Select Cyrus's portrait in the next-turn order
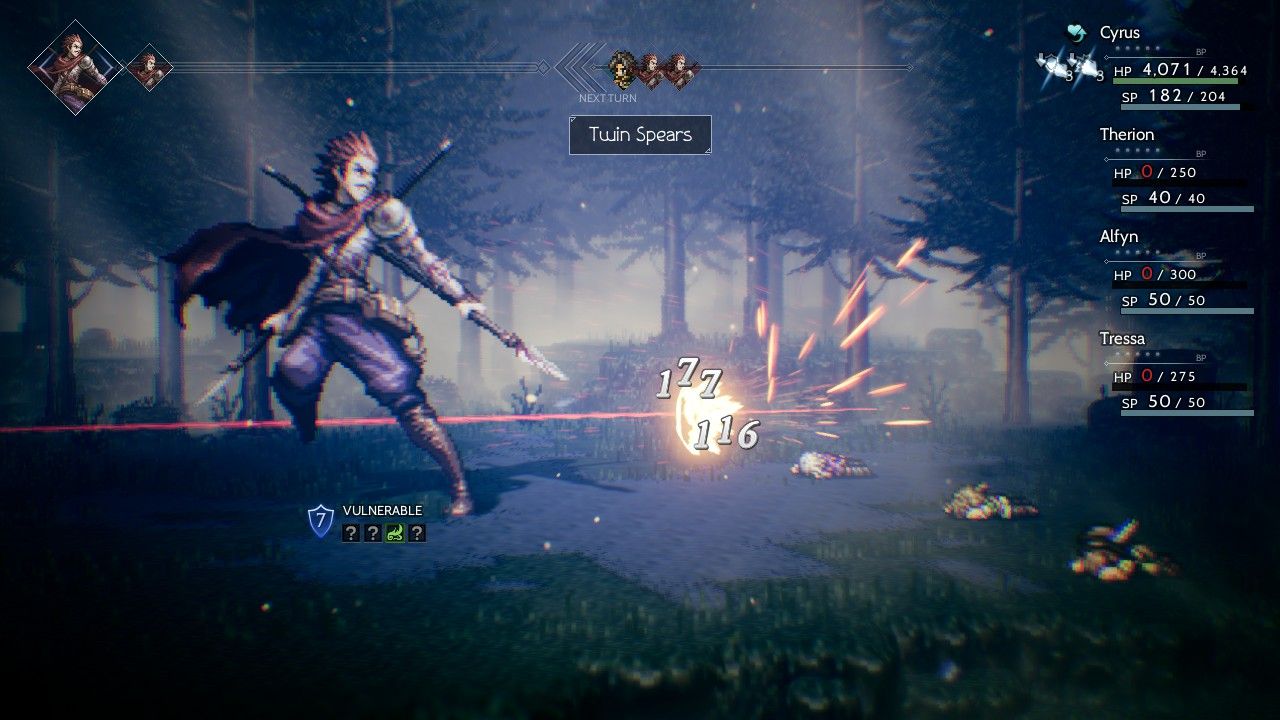This screenshot has height=720, width=1280. [622, 68]
